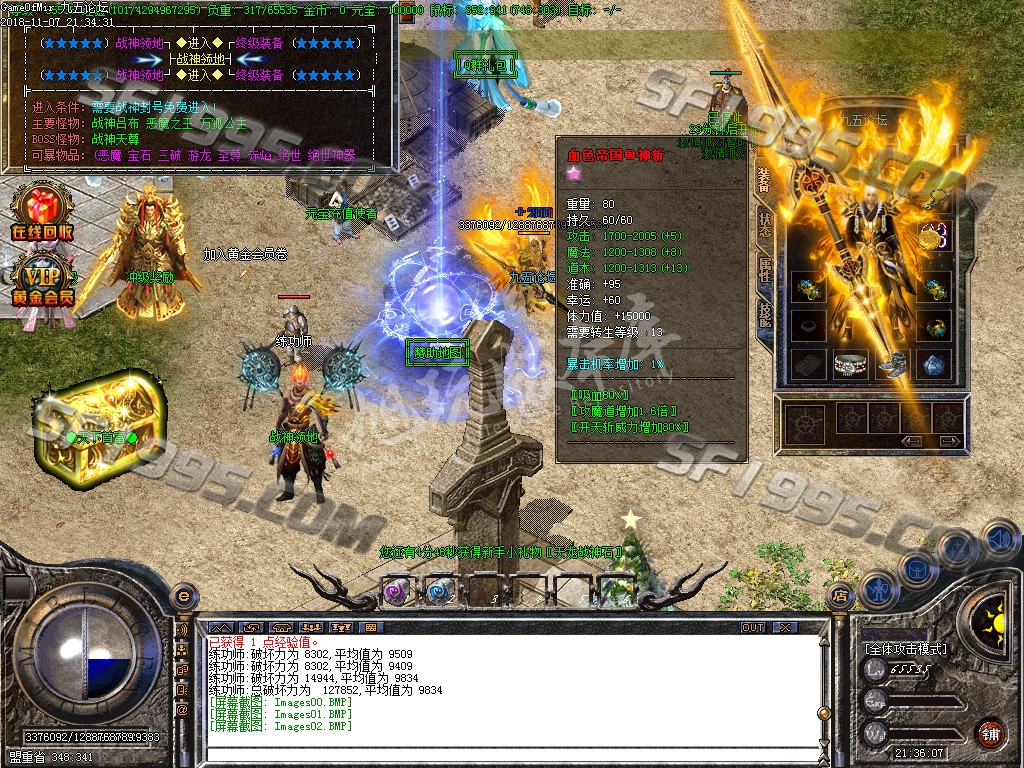Switch to the 装备 equipment tab

click(x=764, y=180)
